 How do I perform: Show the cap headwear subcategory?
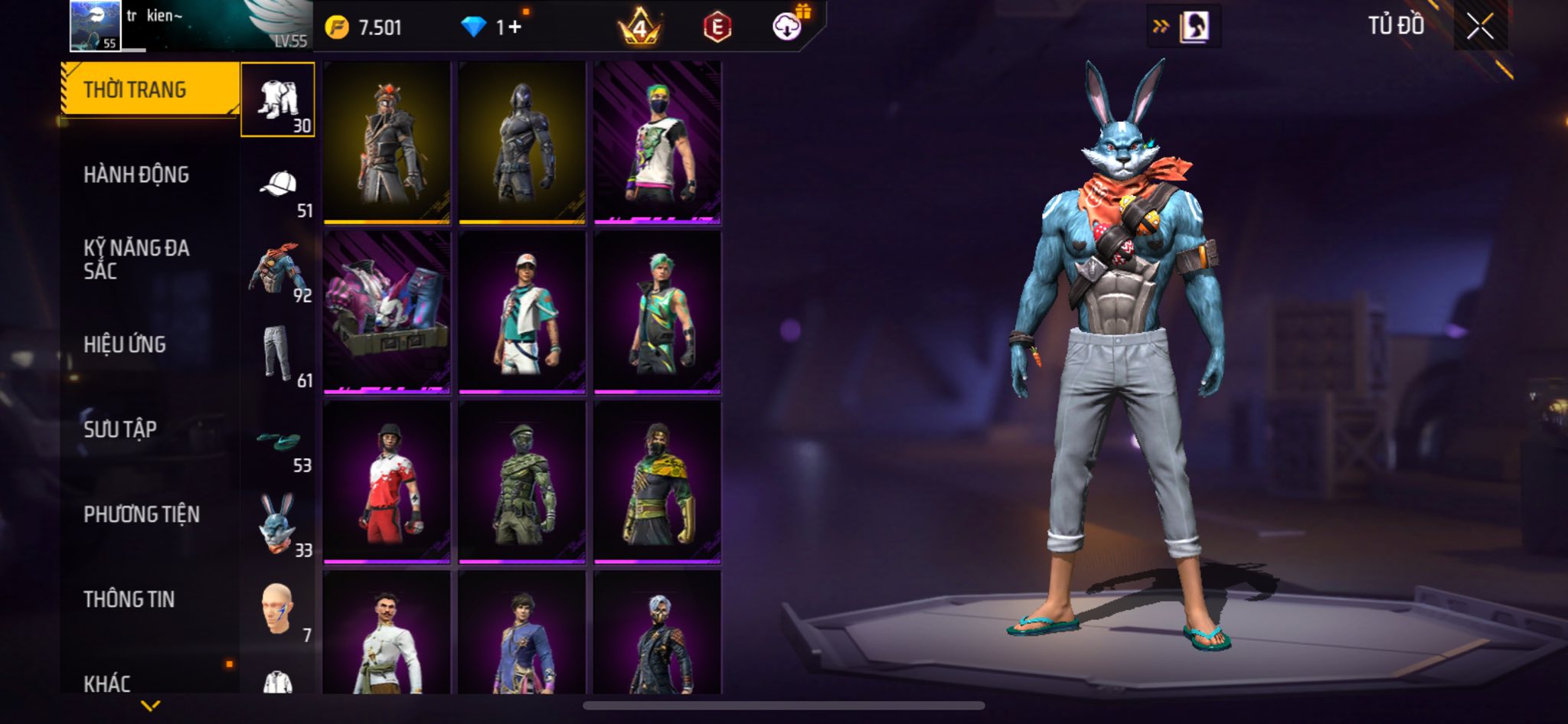pos(279,185)
